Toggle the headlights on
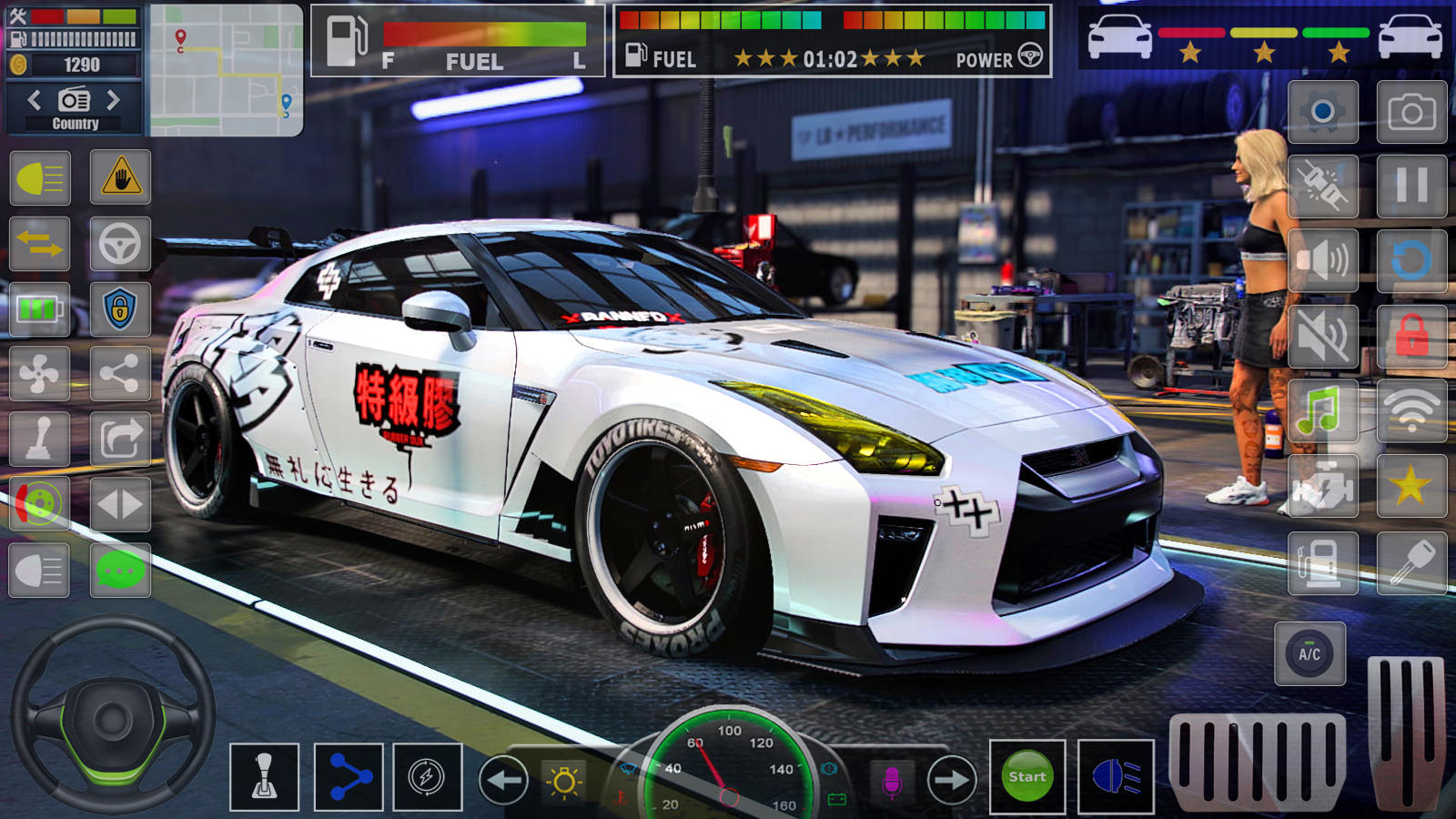The height and width of the screenshot is (819, 1456). pyautogui.click(x=40, y=179)
